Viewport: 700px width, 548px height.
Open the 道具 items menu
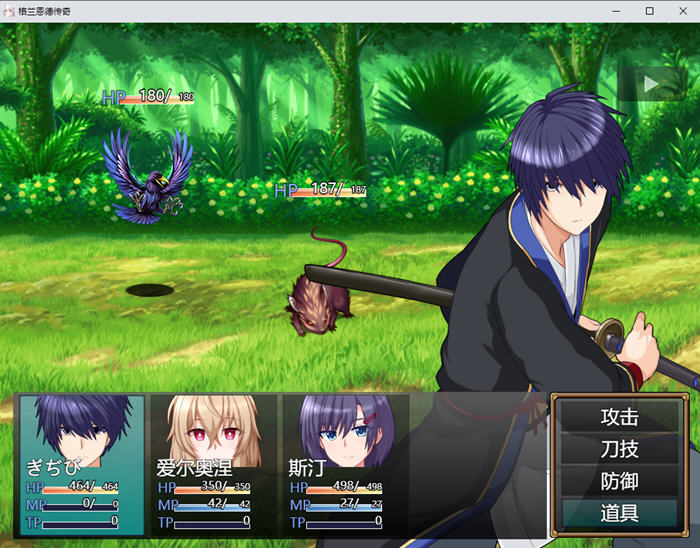(x=619, y=513)
